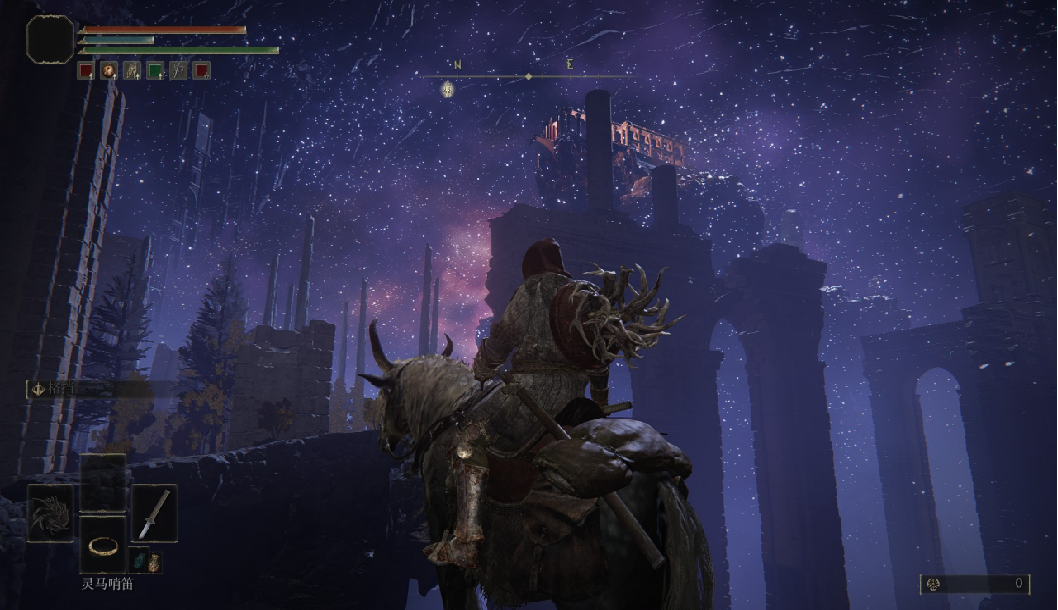Click the green square buff icon

click(x=155, y=71)
